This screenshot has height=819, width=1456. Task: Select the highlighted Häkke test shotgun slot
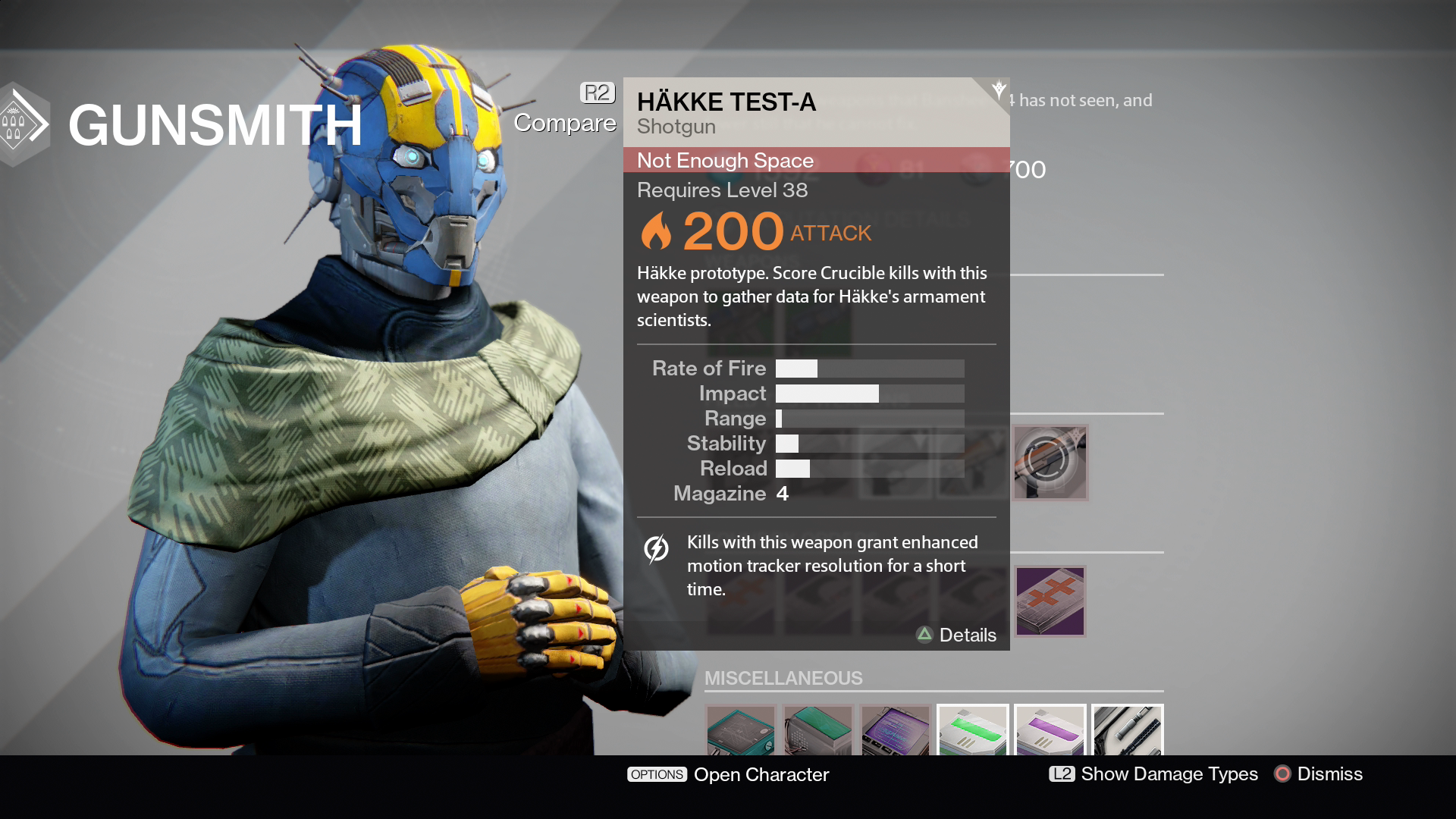1050,462
